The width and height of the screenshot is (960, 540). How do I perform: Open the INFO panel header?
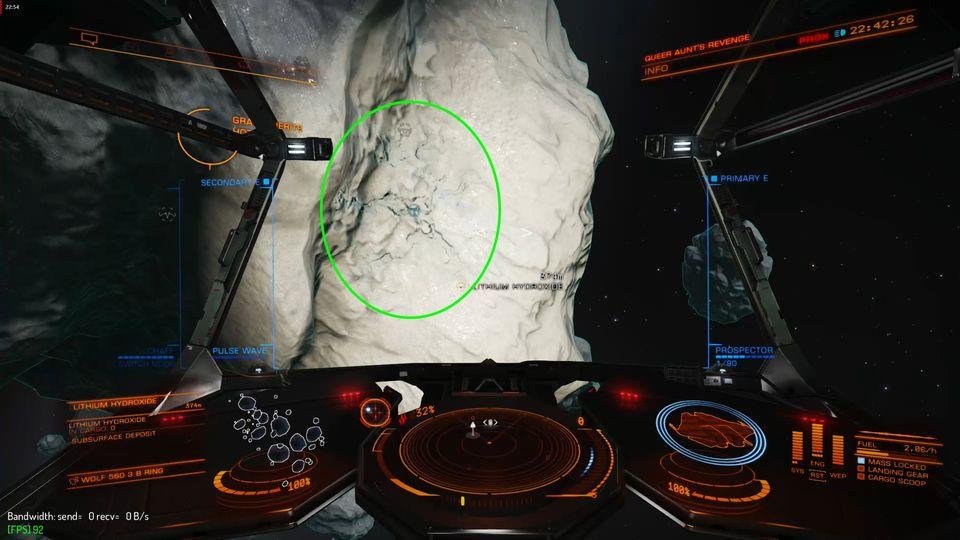(x=657, y=70)
